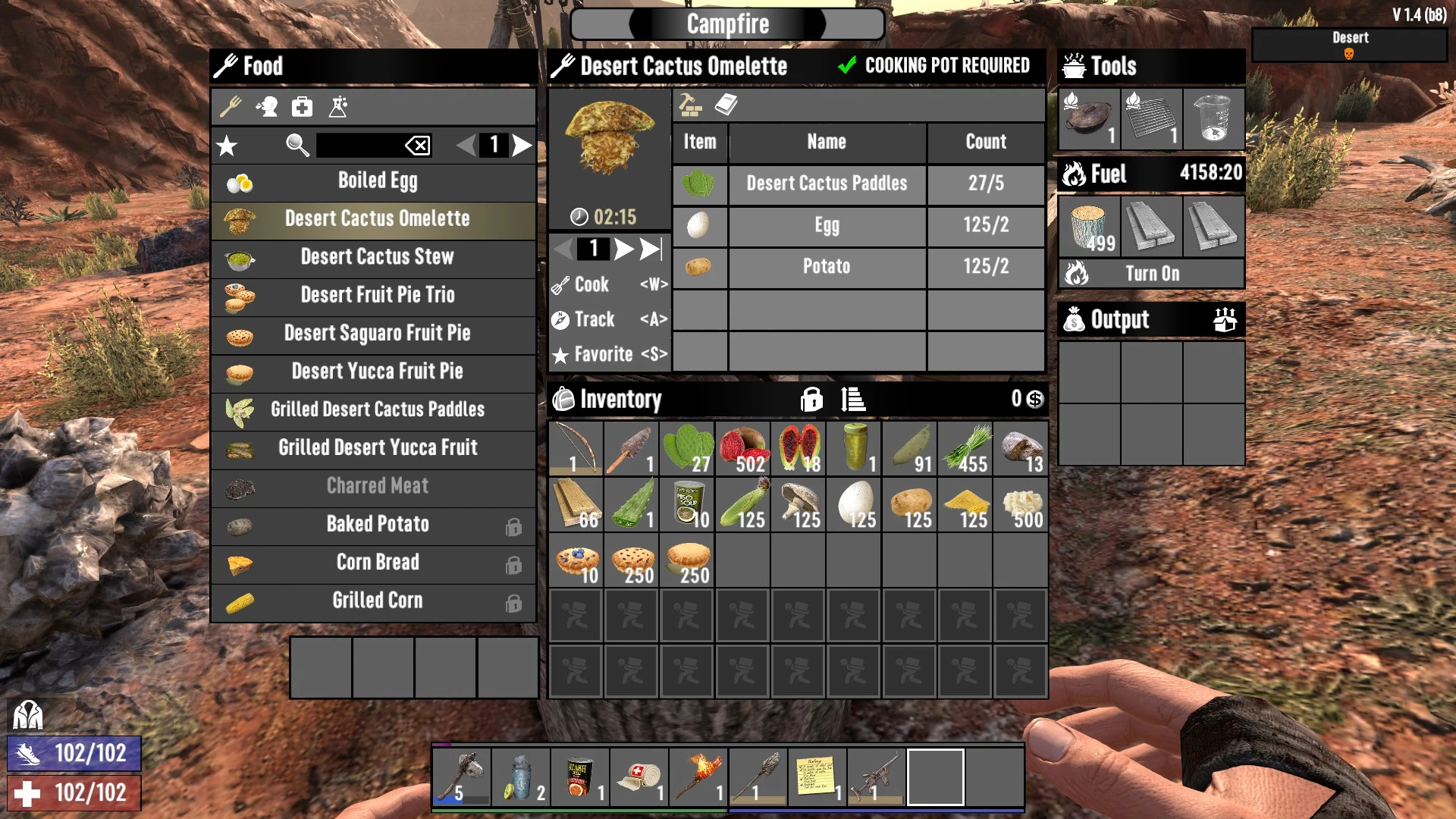Pick the Grilled Desert Yucca Fruit recipe
1456x819 pixels.
click(x=377, y=447)
